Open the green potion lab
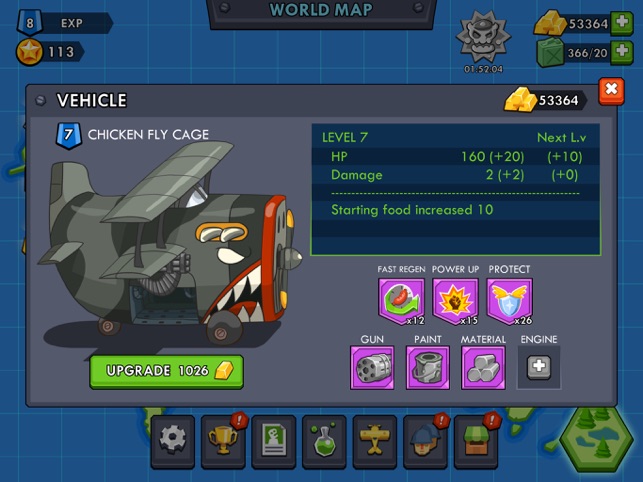Viewport: 643px width, 482px height. click(x=324, y=440)
